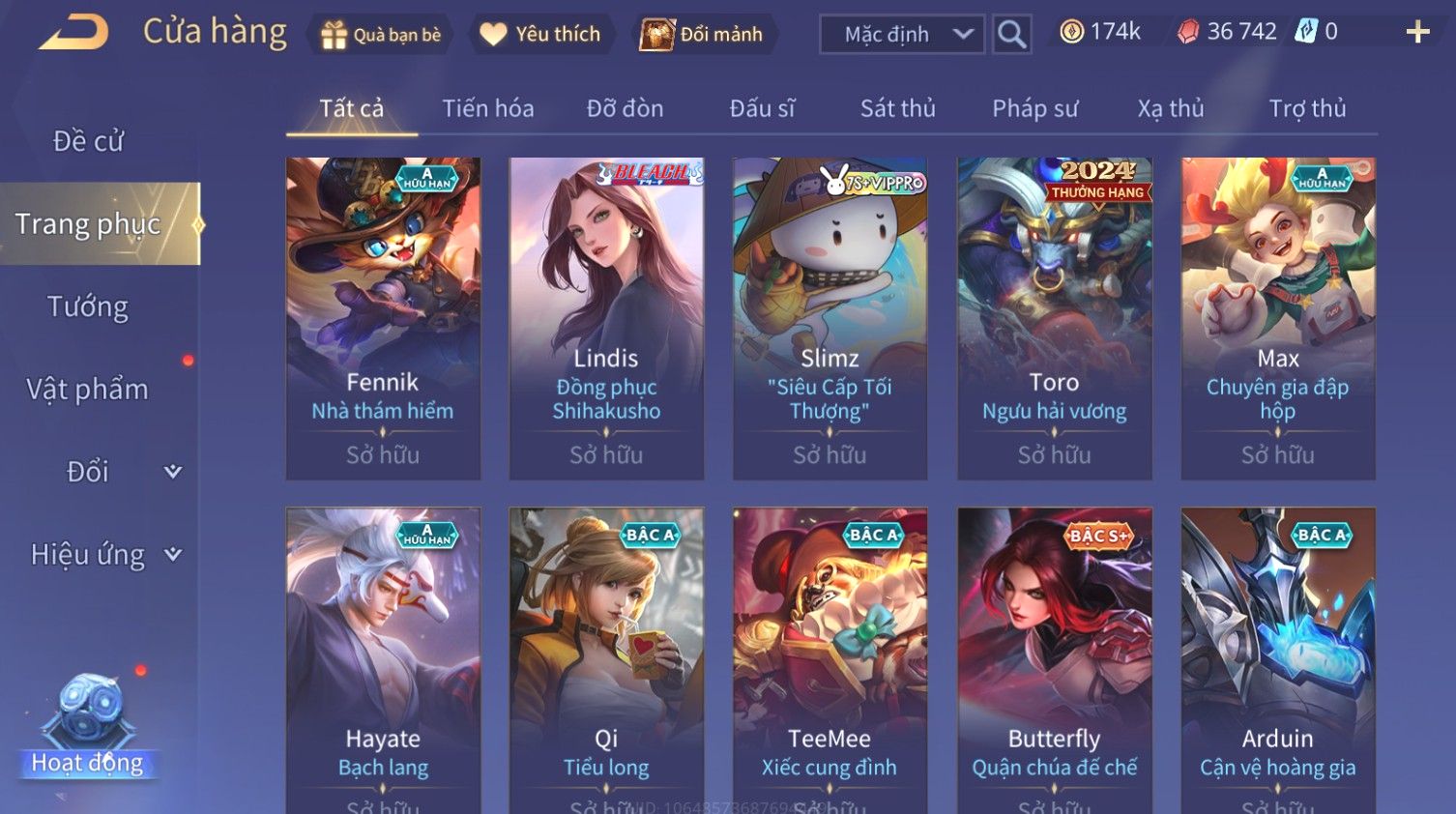Screen dimensions: 1456x814
Task: Open the Quà bạn bè gift menu
Action: coord(381,35)
